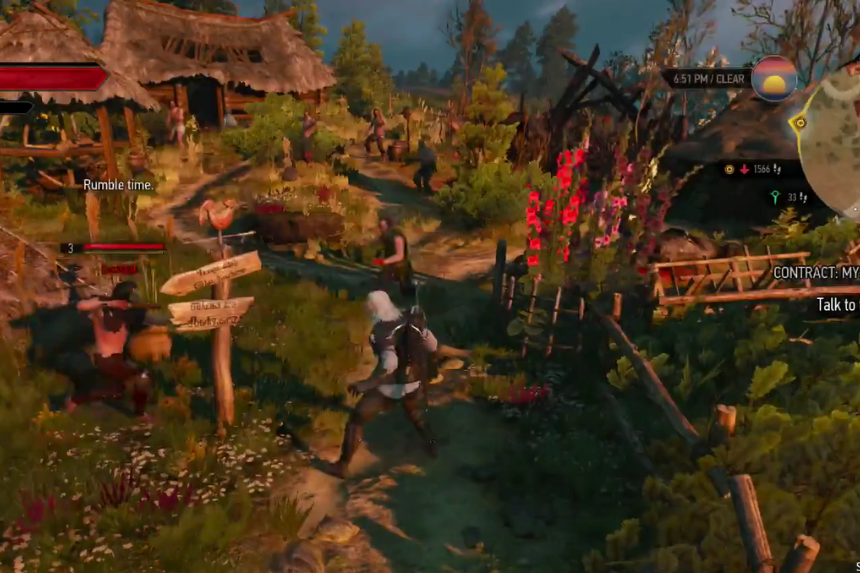
Task: Select the yellow quest marker on minimap edge
Action: [x=798, y=124]
